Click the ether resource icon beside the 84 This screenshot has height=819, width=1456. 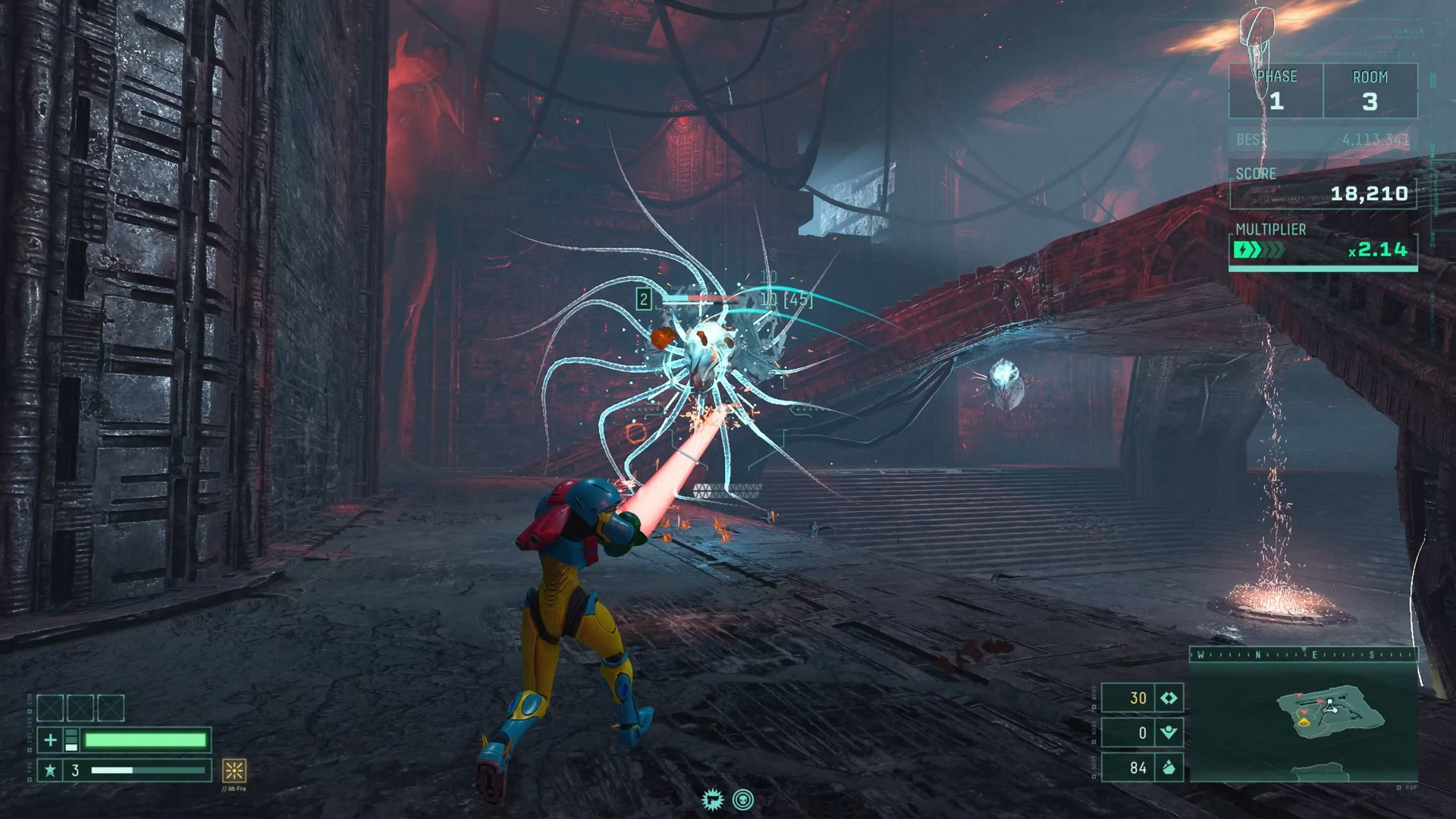[x=1169, y=768]
